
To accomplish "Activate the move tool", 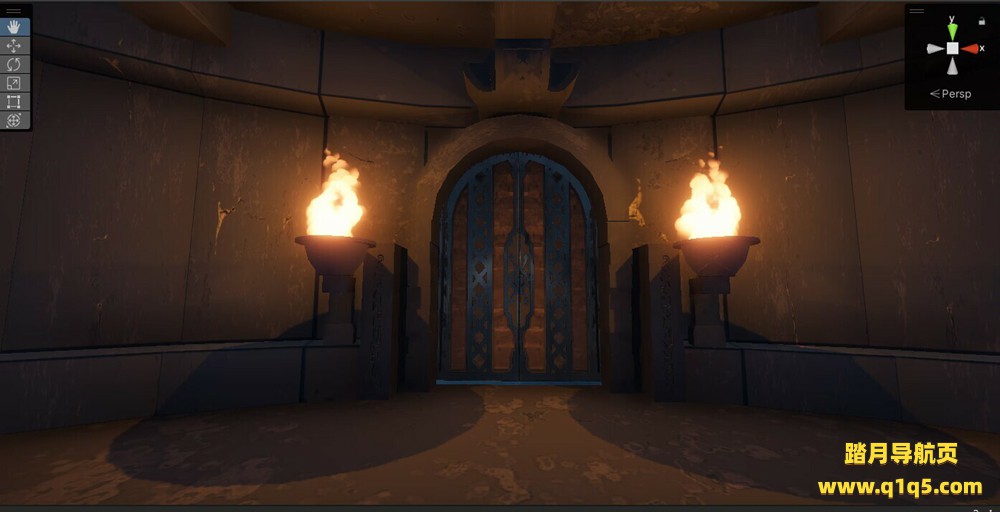I will (15, 46).
